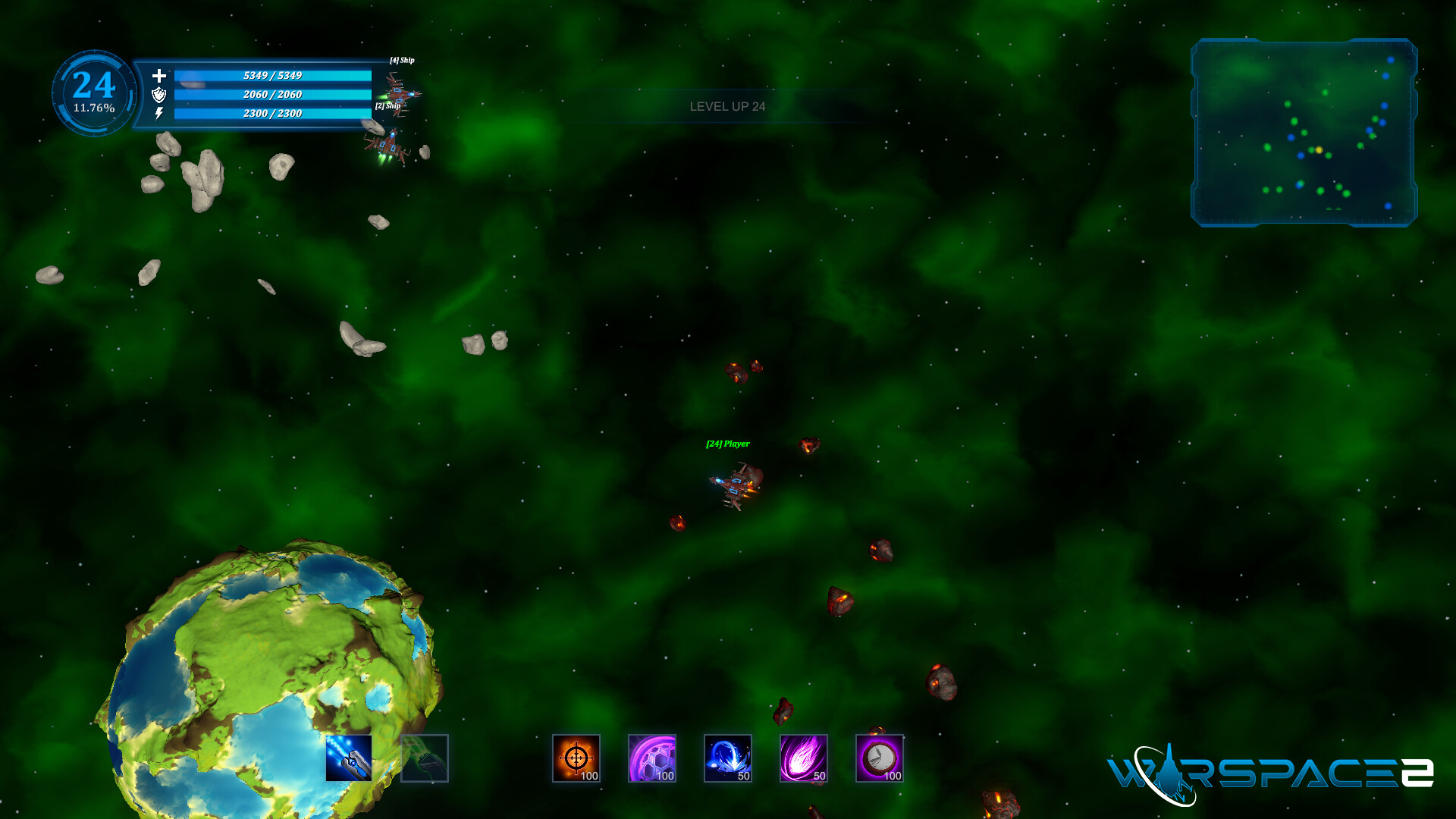
Task: Activate the orange targeting reticle ability
Action: tap(576, 758)
